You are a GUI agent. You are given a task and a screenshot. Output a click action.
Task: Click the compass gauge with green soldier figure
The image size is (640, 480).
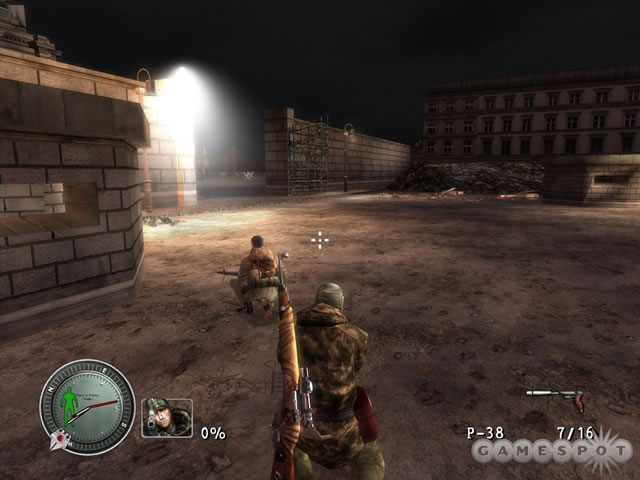tap(87, 406)
